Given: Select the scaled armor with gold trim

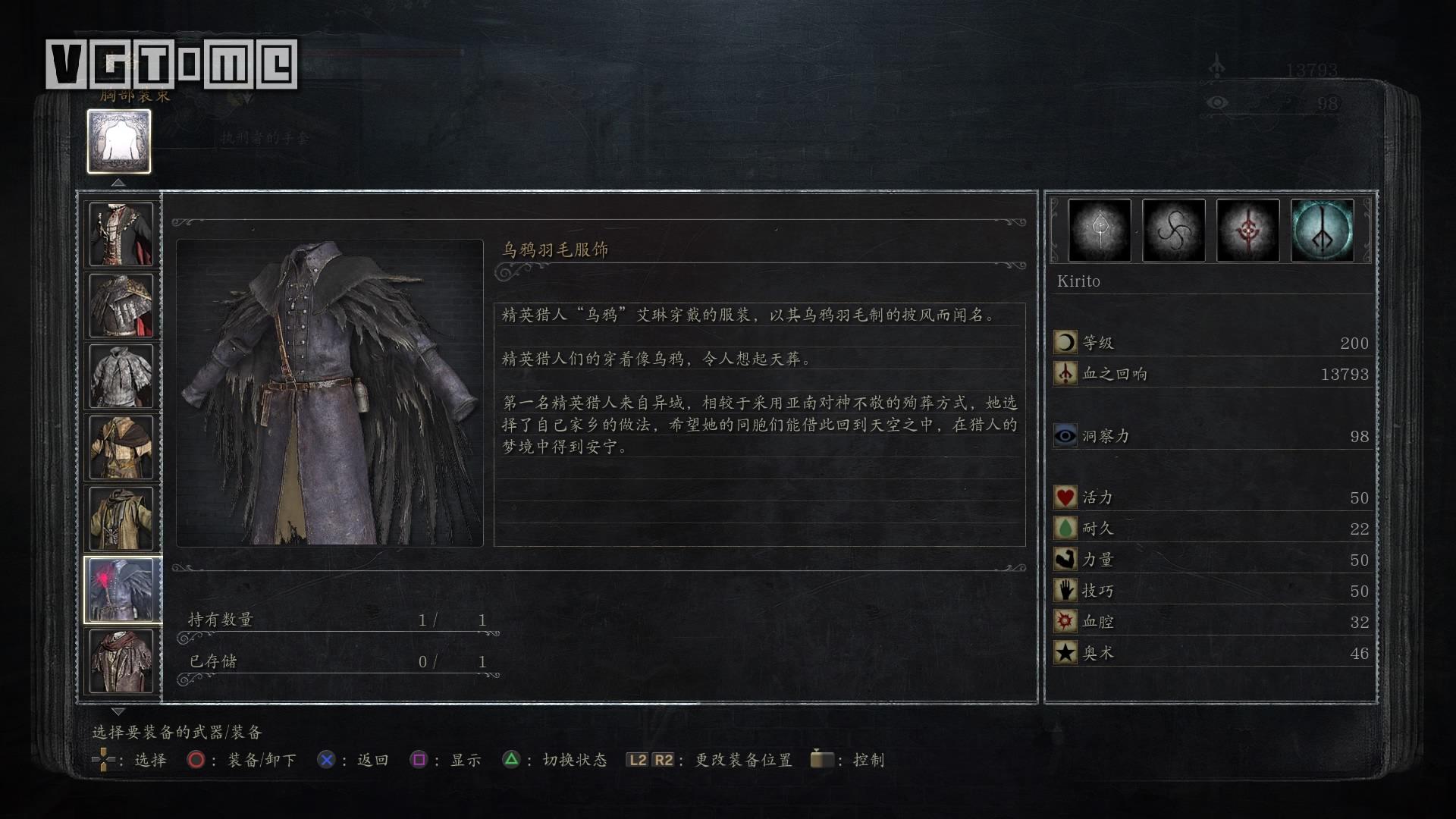Looking at the screenshot, I should (x=121, y=306).
